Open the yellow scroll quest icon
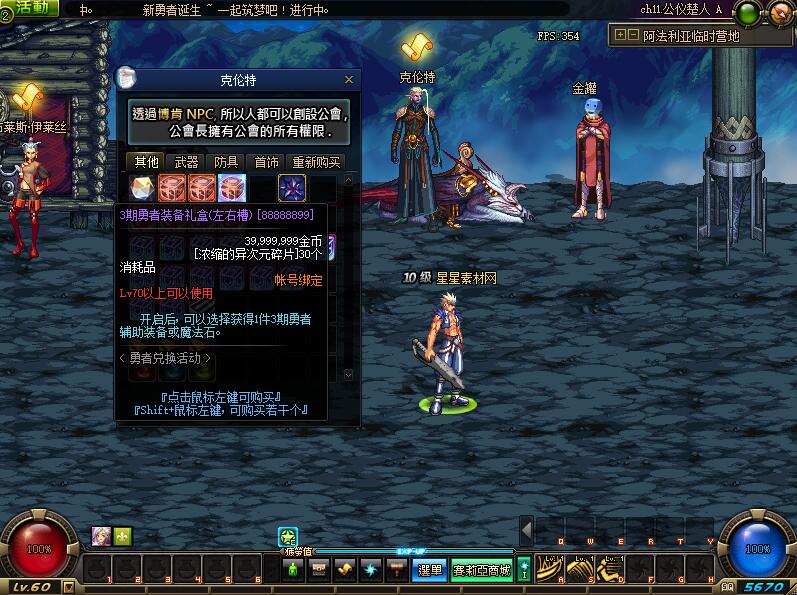Viewport: 797px width, 595px height. pos(345,570)
